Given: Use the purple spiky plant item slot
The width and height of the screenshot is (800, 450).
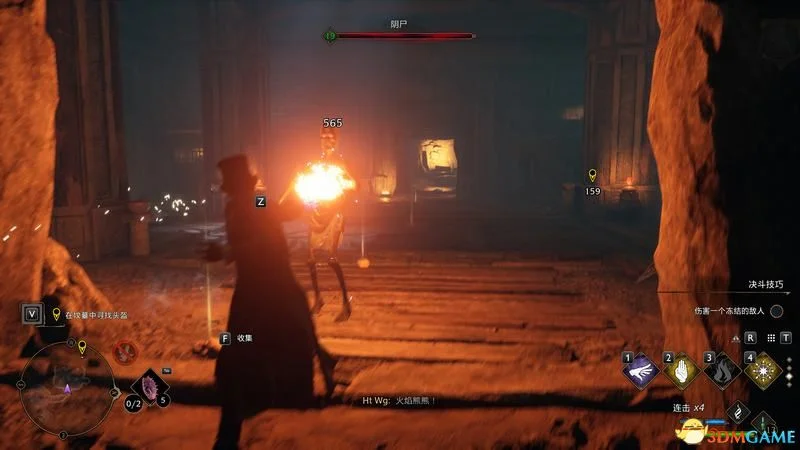Looking at the screenshot, I should click(x=150, y=388).
